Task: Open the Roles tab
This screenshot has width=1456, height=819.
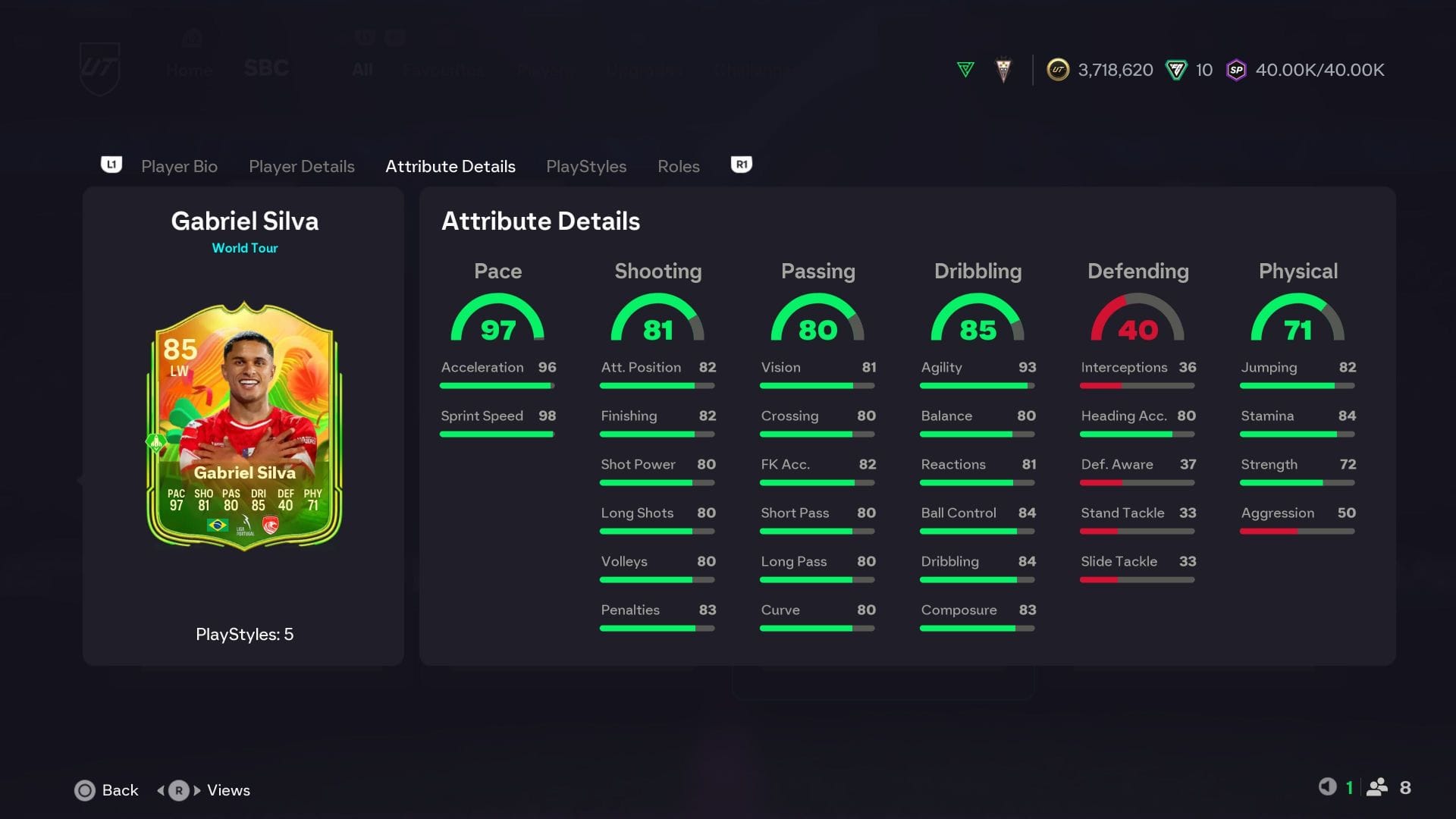Action: click(x=678, y=166)
